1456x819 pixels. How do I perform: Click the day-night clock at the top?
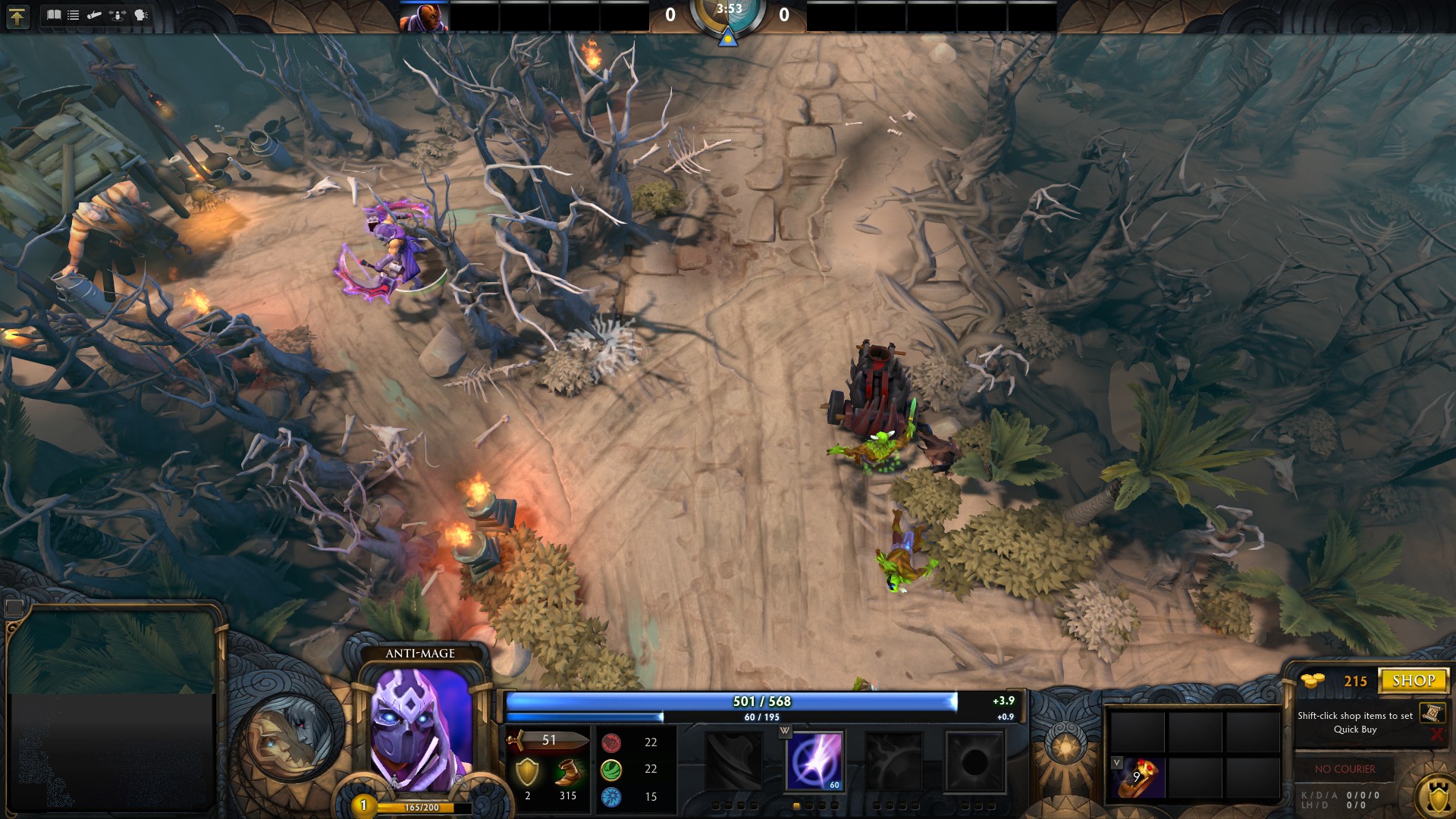tap(728, 17)
